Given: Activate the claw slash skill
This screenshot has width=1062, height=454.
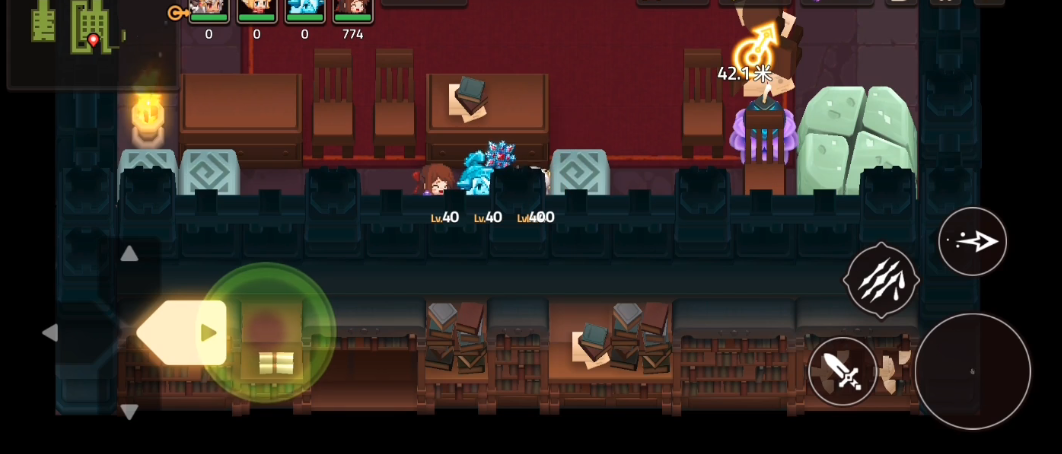Looking at the screenshot, I should (881, 281).
